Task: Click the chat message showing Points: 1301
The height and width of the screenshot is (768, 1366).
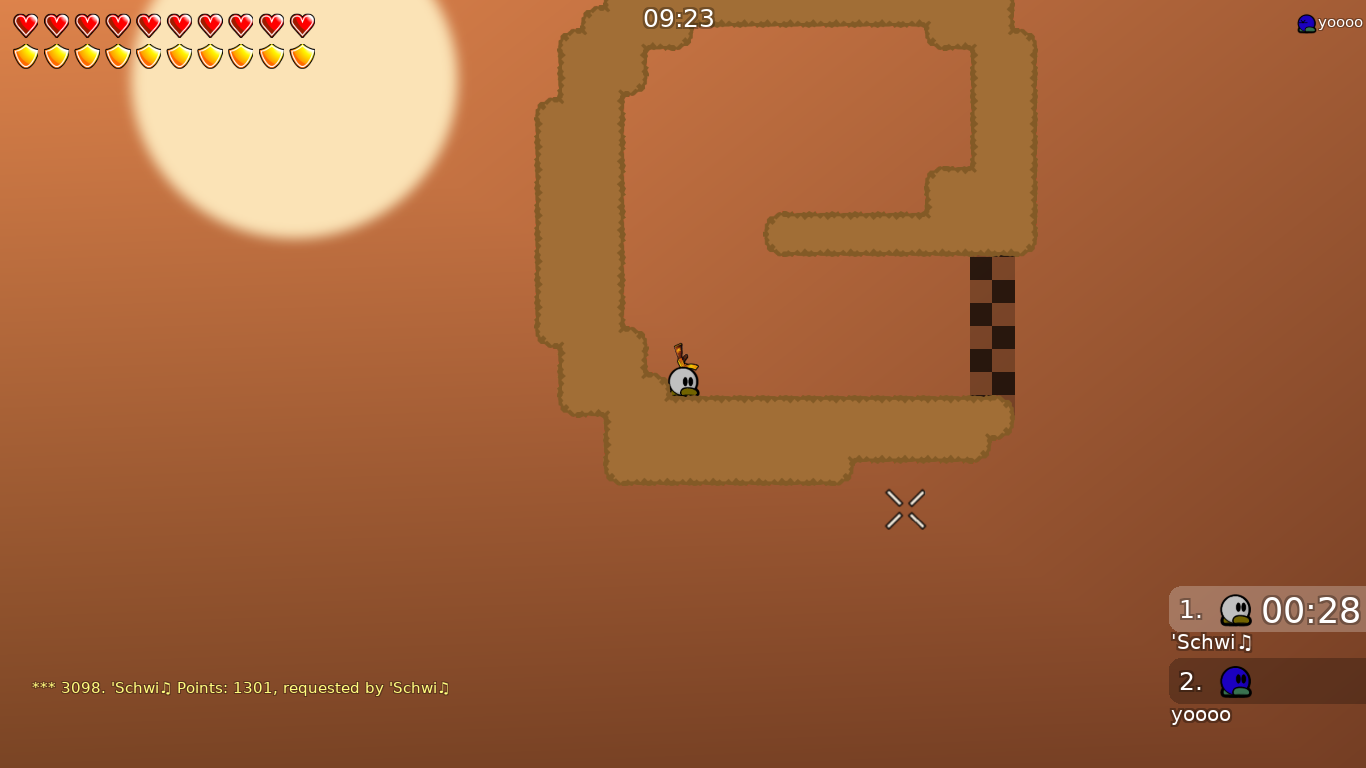Action: [240, 688]
